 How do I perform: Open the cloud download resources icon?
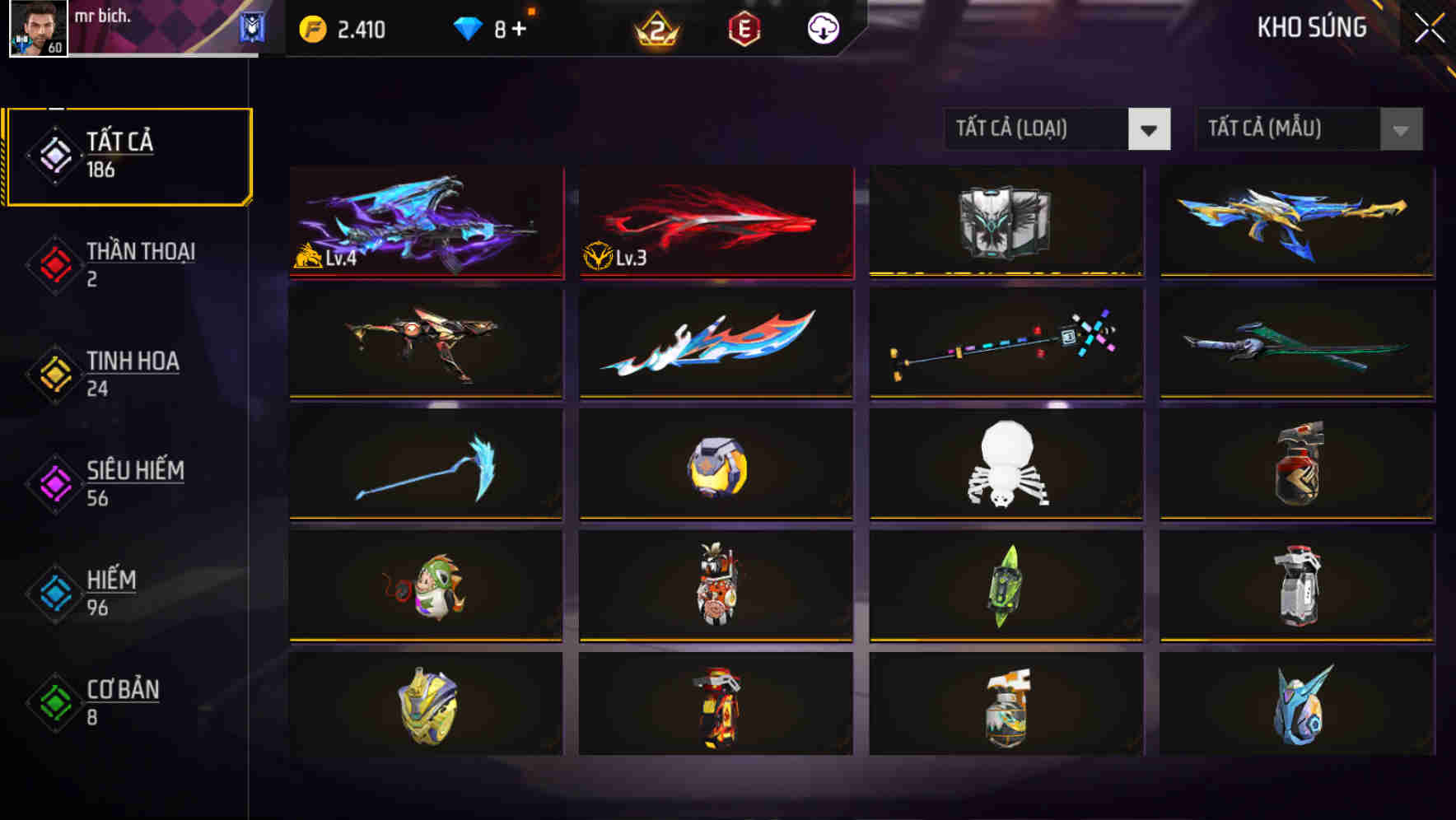[x=823, y=27]
